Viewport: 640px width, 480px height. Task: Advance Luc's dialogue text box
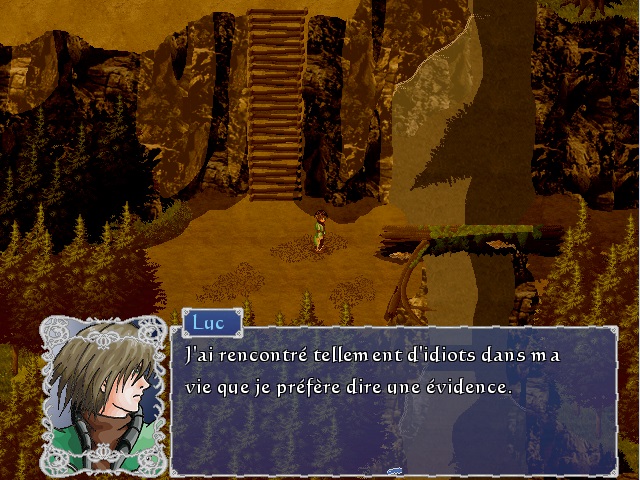click(394, 400)
